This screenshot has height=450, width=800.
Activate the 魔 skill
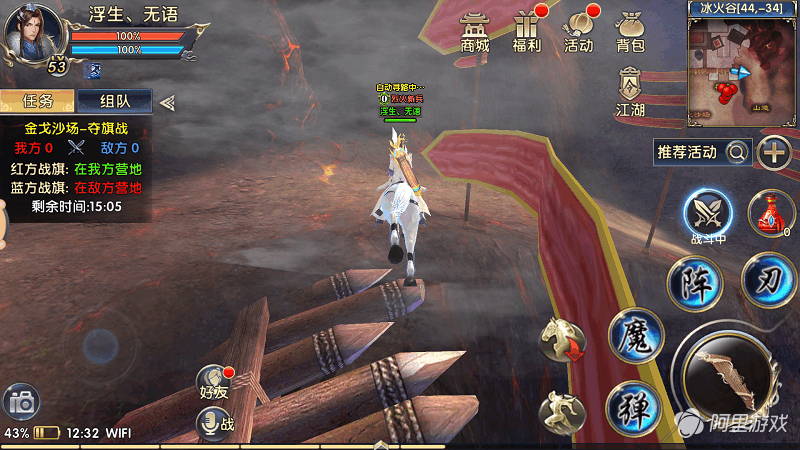click(635, 334)
